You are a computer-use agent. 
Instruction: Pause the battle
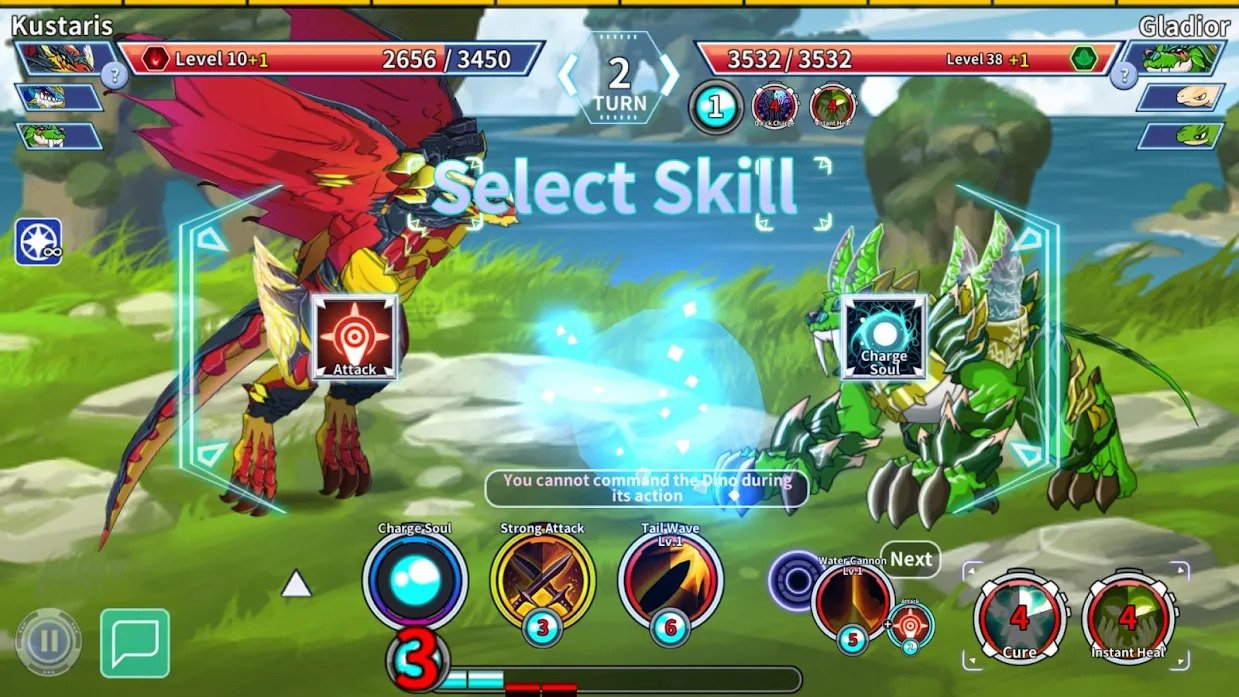coord(49,643)
